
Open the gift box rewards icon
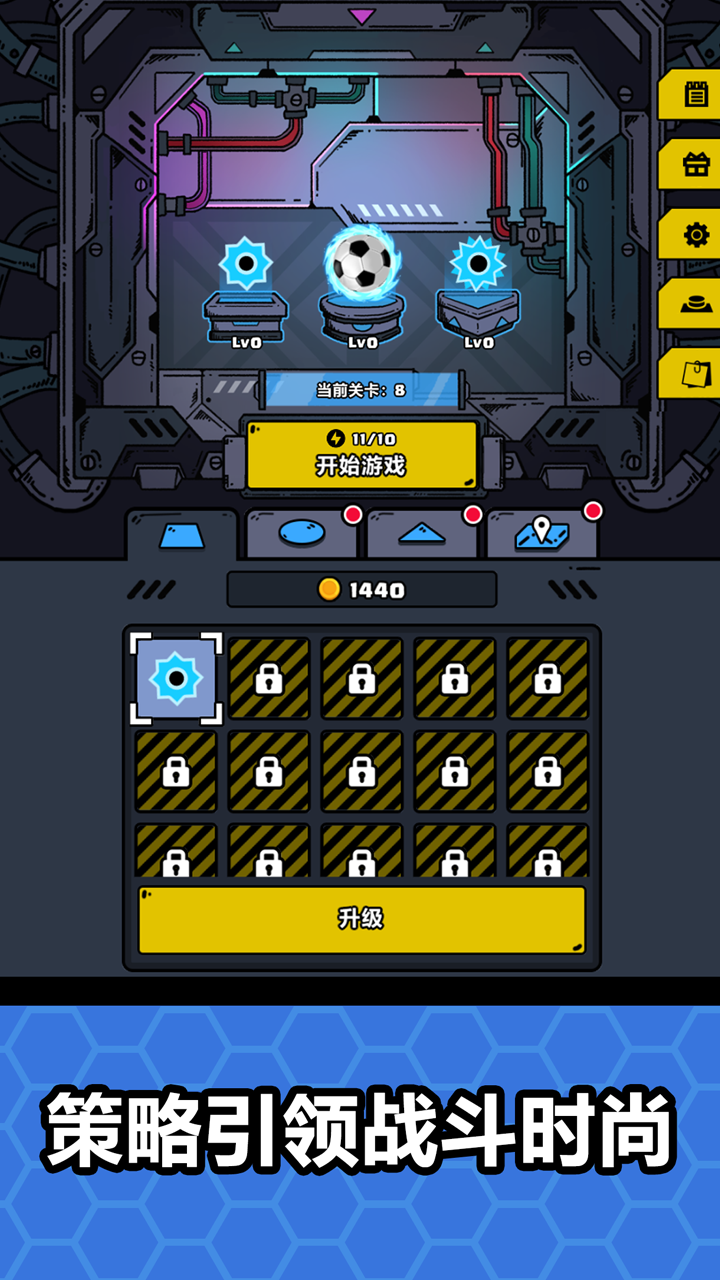tap(695, 165)
